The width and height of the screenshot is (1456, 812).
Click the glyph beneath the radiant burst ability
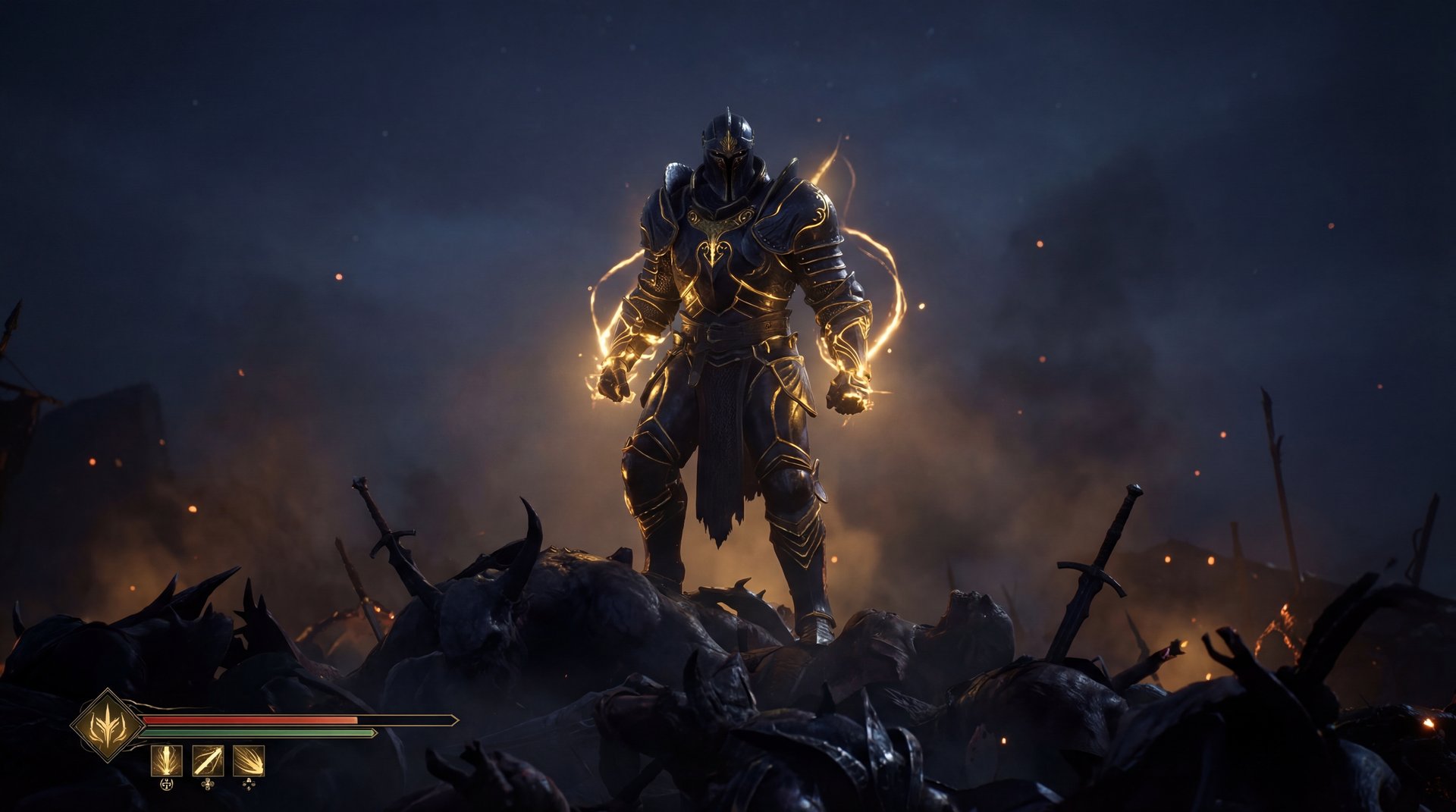coord(248,785)
